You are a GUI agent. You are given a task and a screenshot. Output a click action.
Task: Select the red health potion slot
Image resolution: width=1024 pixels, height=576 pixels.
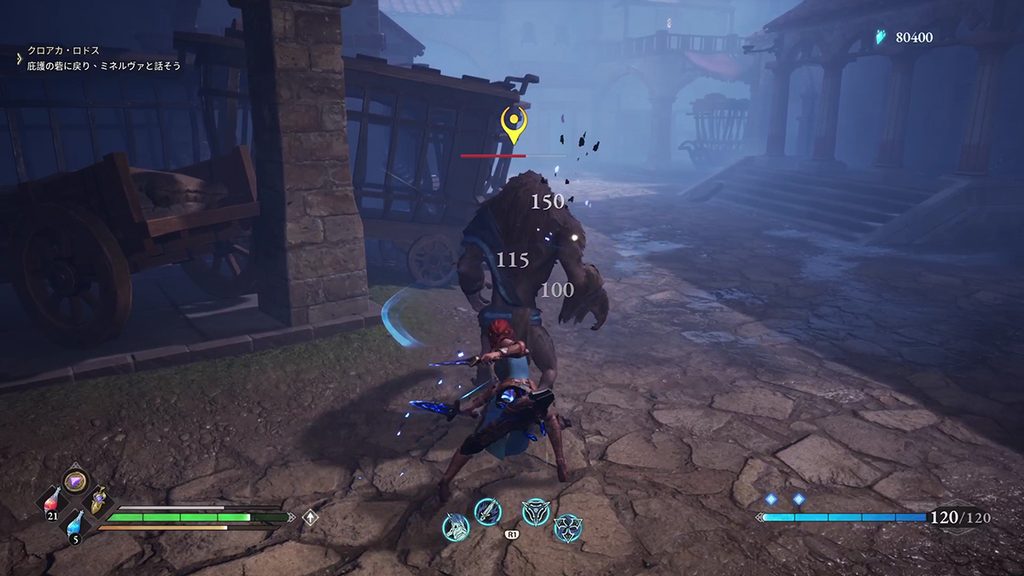(x=50, y=502)
